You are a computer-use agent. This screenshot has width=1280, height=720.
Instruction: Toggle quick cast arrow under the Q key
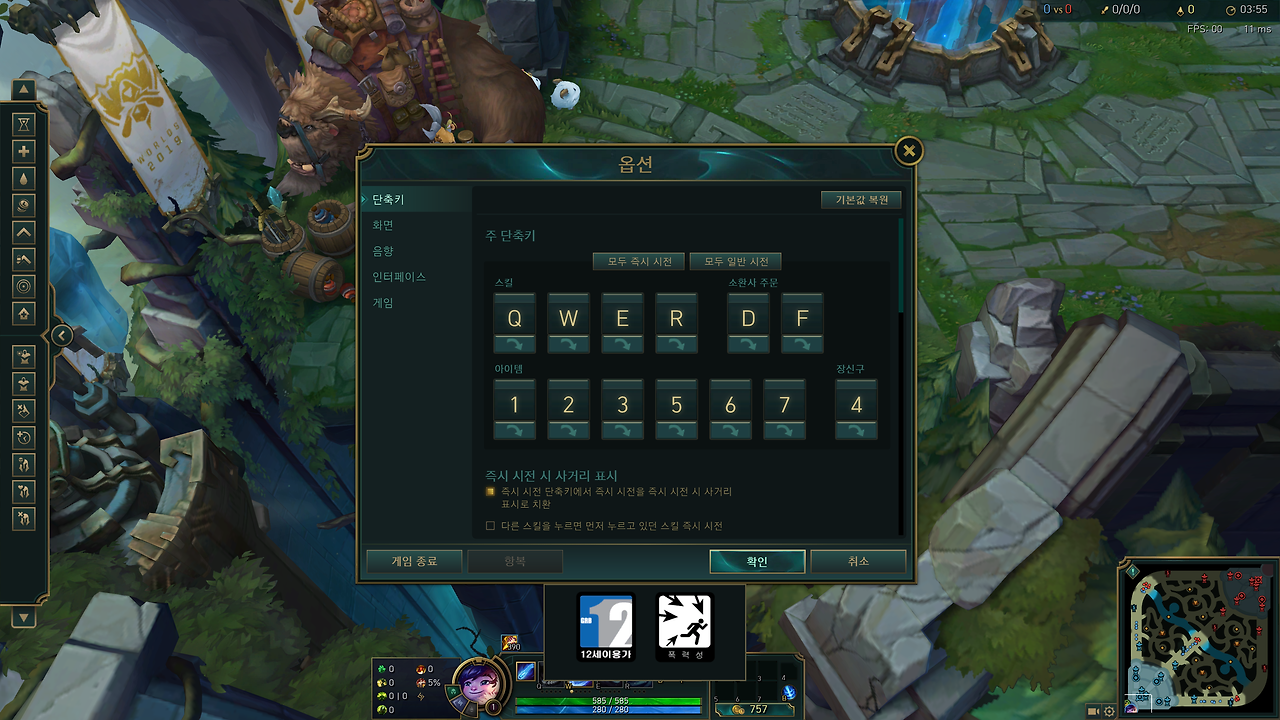pyautogui.click(x=514, y=343)
